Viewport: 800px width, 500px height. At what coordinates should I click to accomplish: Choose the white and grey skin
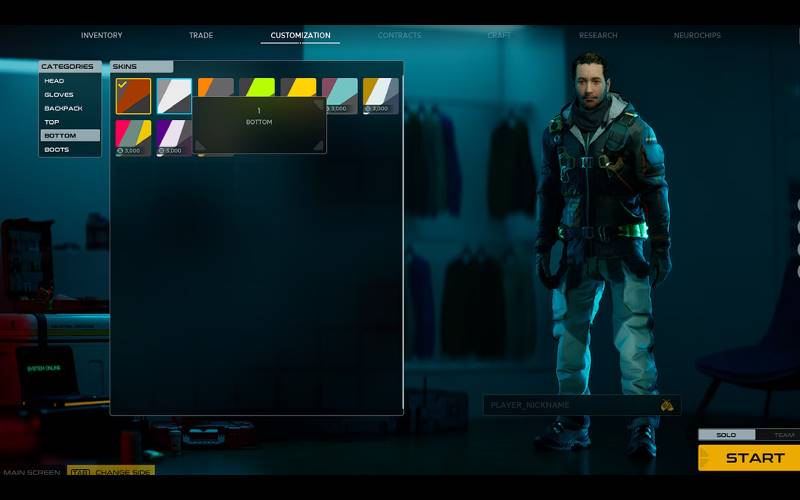[174, 96]
